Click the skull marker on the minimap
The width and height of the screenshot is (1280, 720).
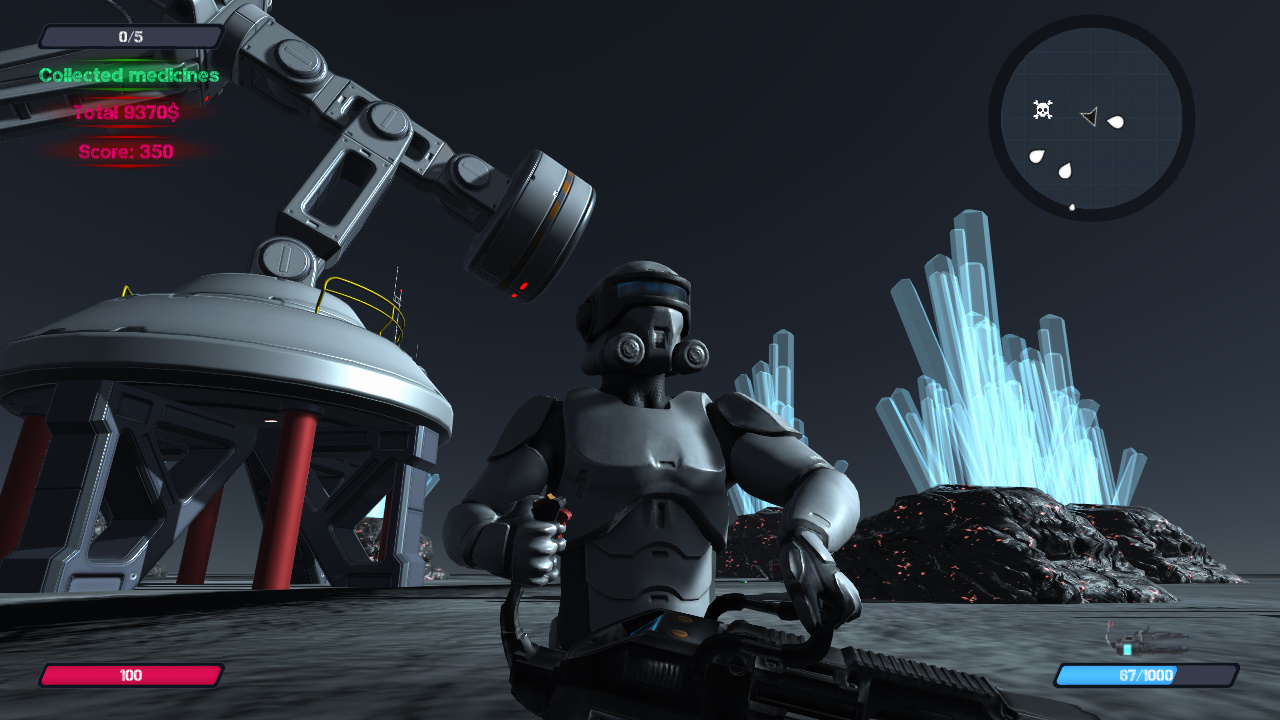point(1043,109)
